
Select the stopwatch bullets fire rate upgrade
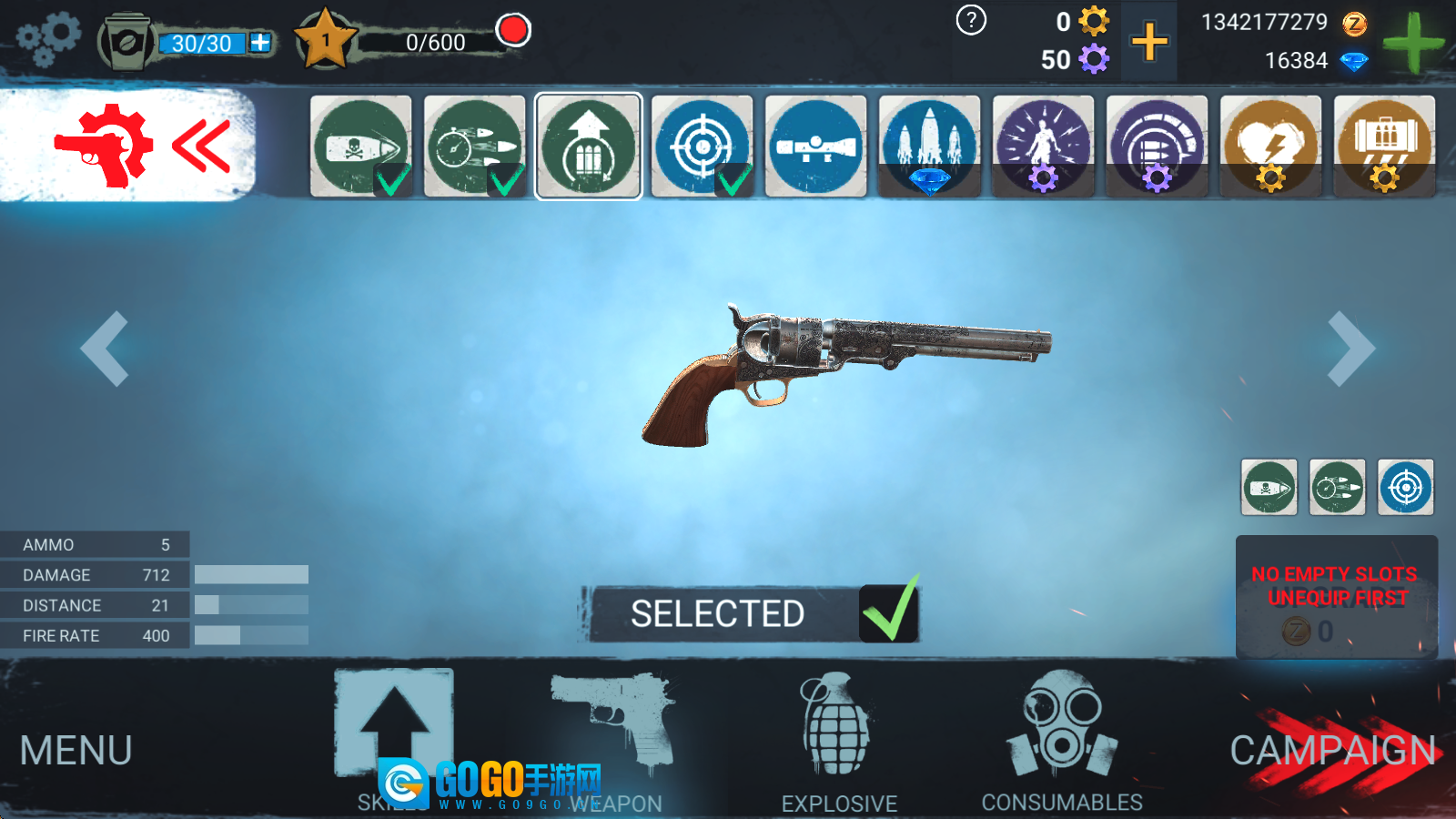(475, 146)
